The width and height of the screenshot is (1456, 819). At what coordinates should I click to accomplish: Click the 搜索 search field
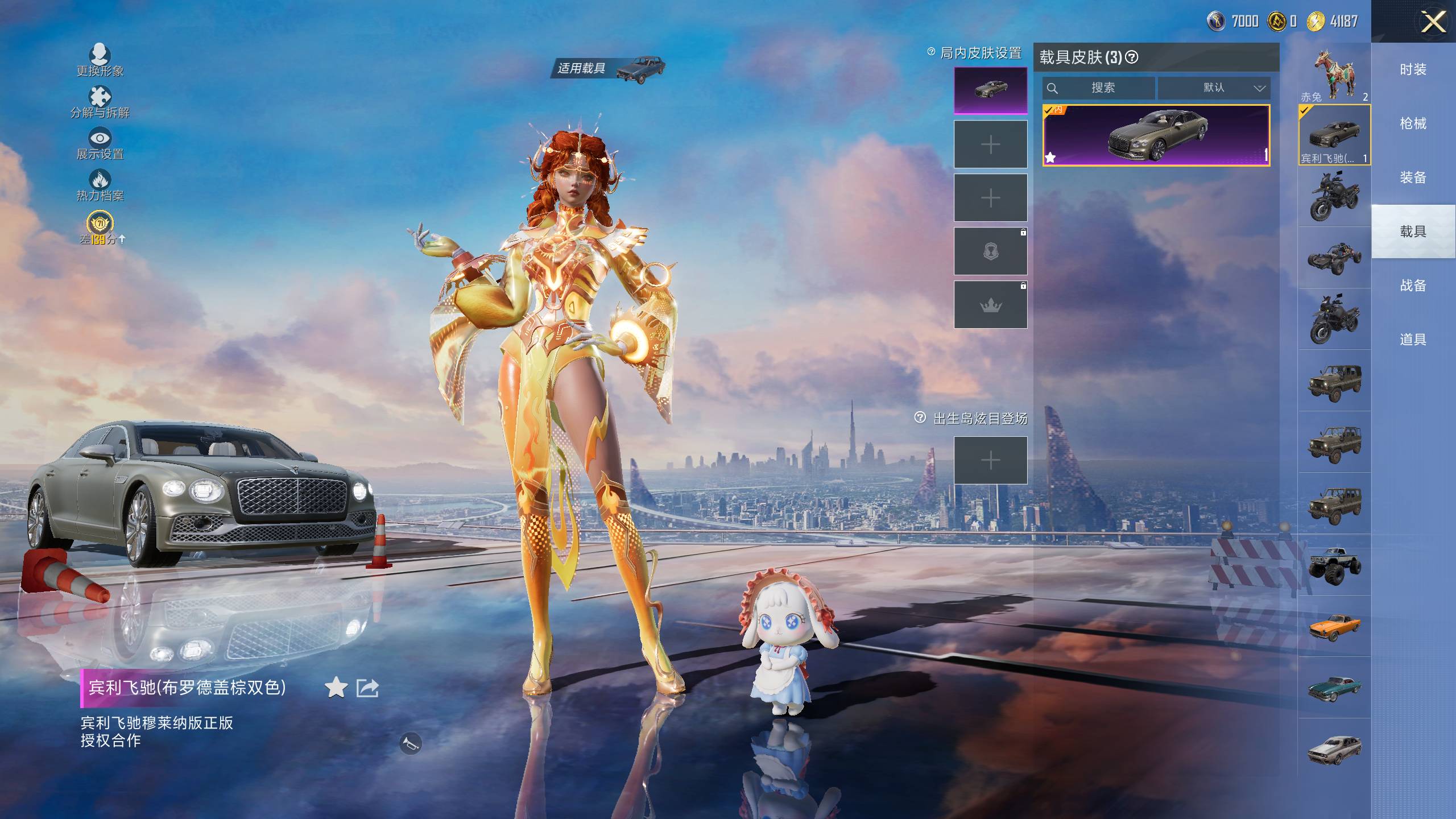pos(1098,88)
